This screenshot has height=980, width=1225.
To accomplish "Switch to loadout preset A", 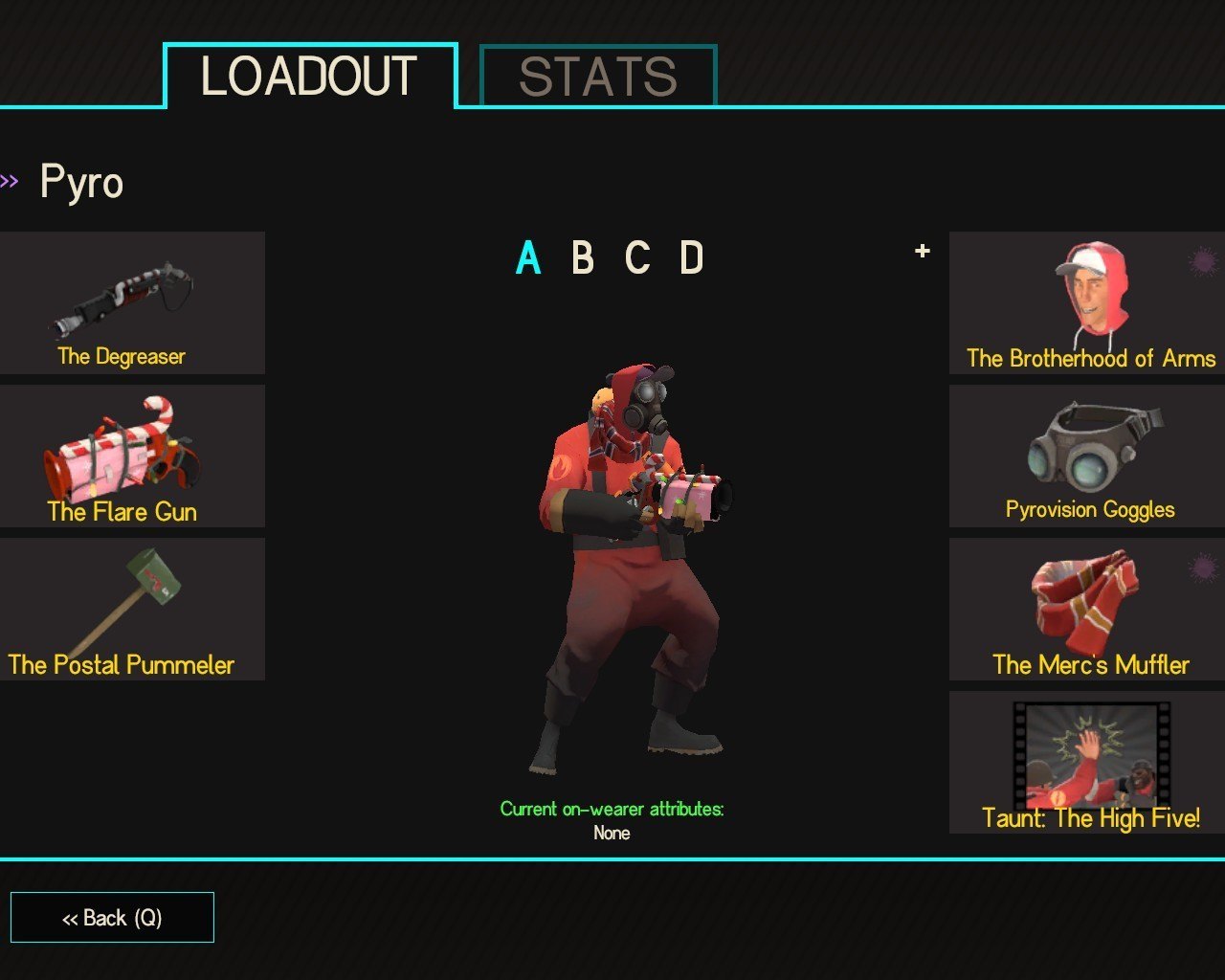I will point(528,258).
